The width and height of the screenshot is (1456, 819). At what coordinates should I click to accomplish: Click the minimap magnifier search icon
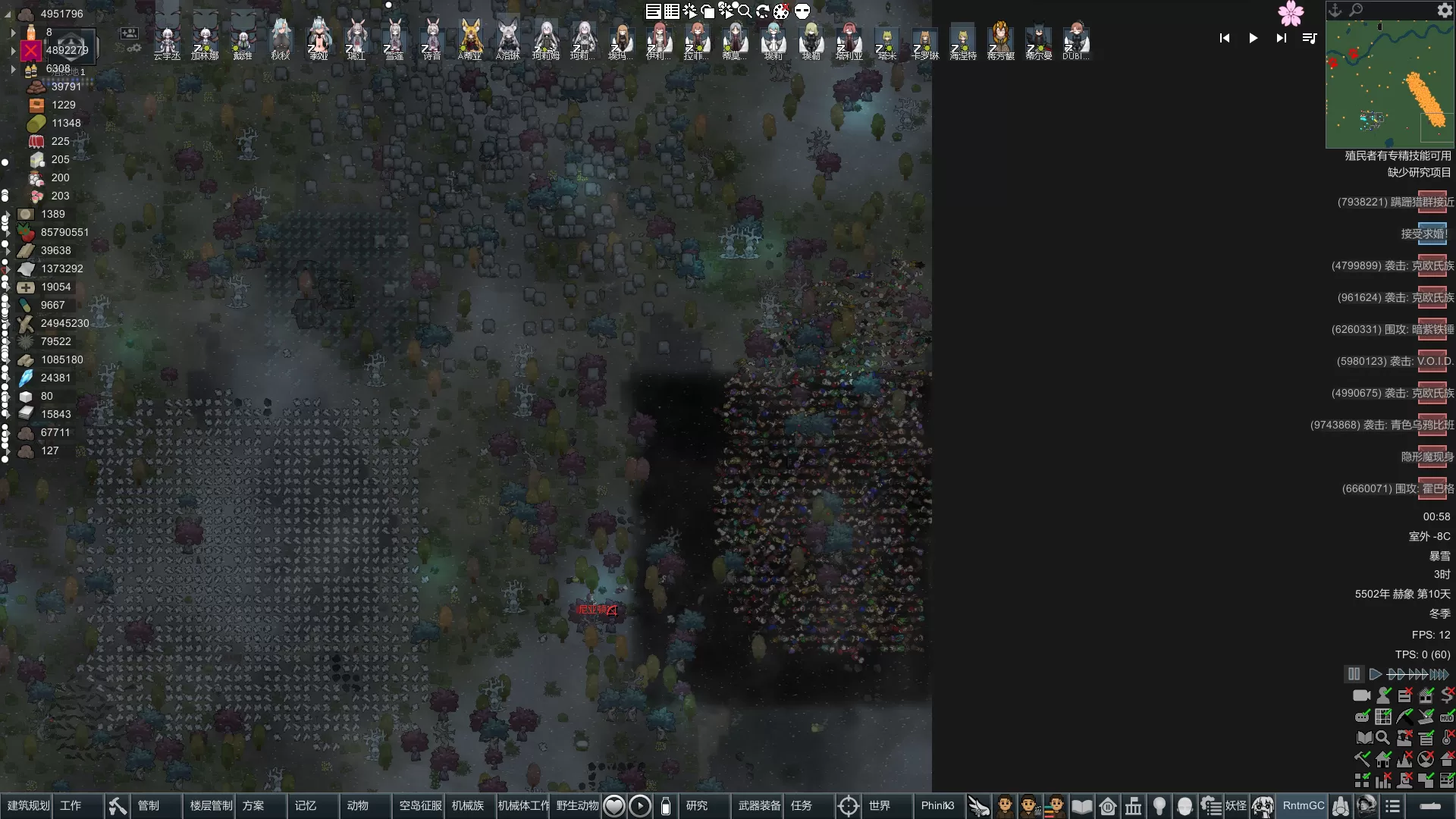1357,10
